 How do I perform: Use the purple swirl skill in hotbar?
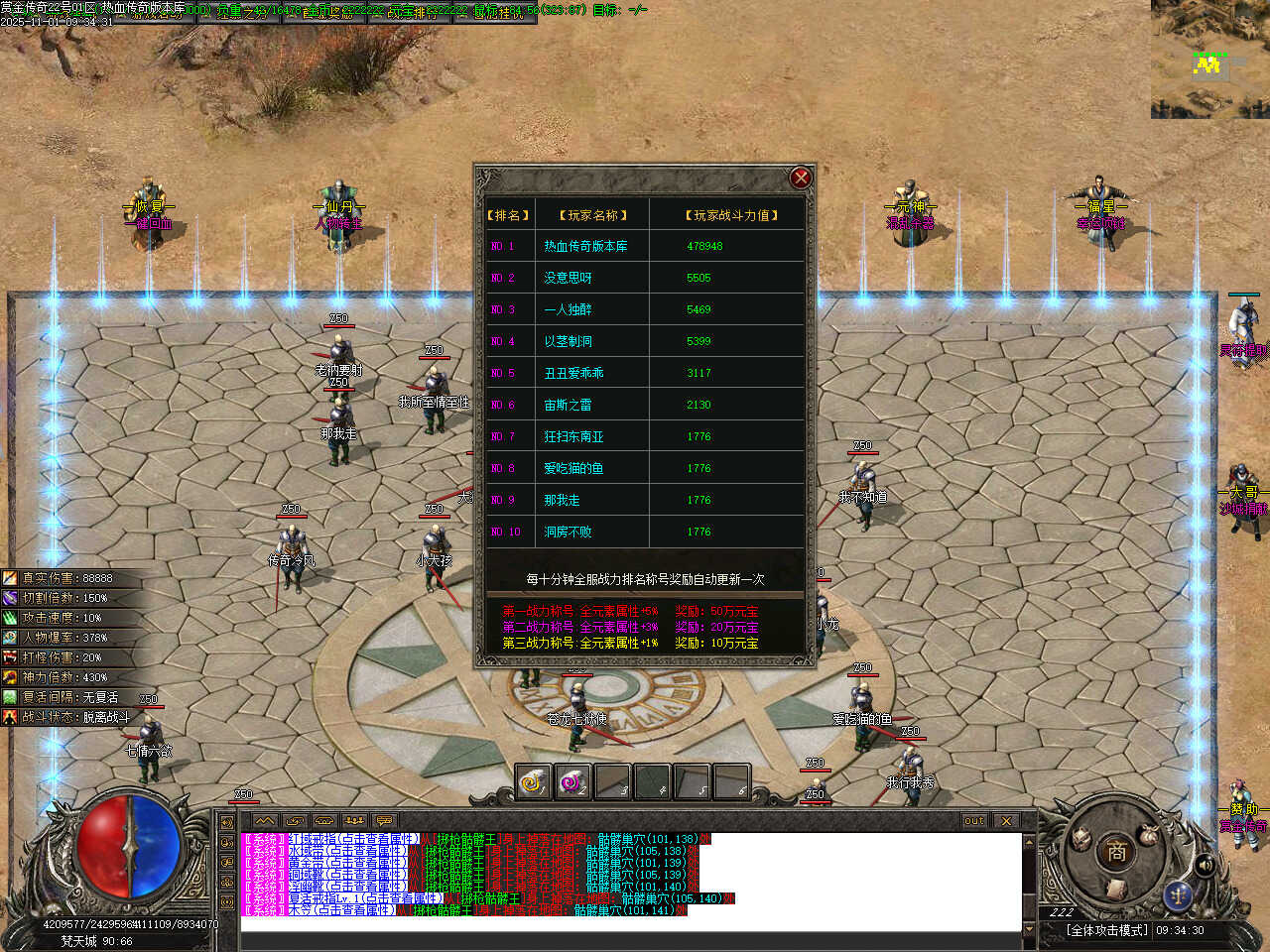(572, 782)
